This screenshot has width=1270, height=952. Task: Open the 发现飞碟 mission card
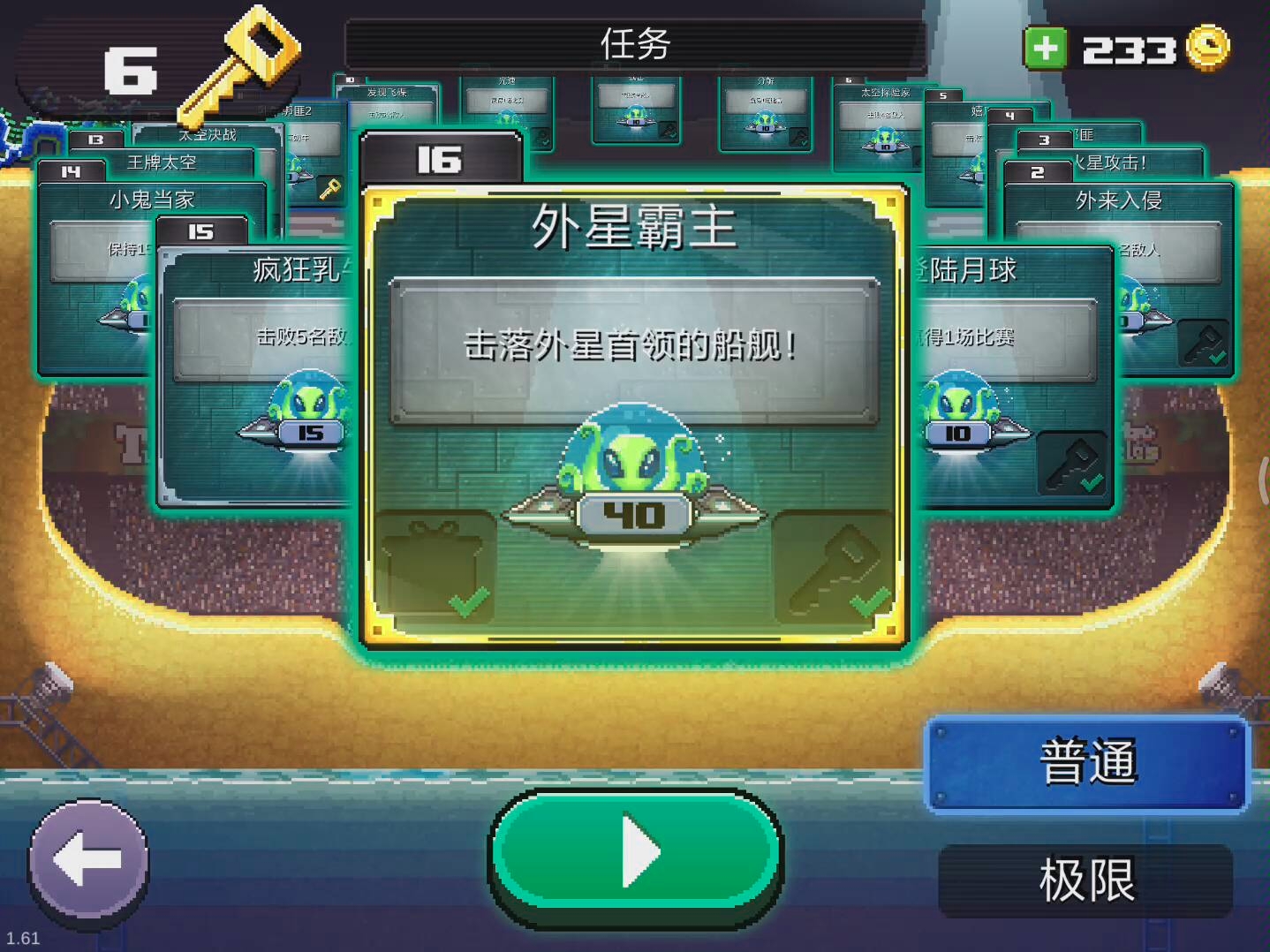click(389, 91)
